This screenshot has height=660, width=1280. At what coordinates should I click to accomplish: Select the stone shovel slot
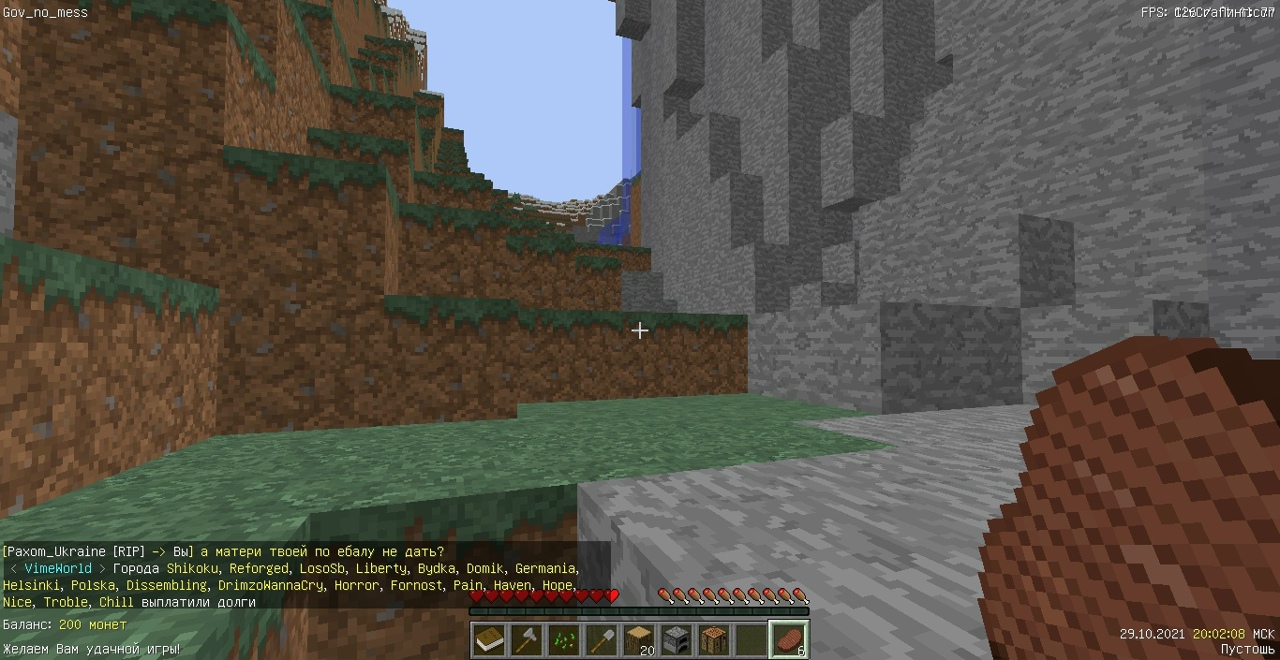click(602, 639)
